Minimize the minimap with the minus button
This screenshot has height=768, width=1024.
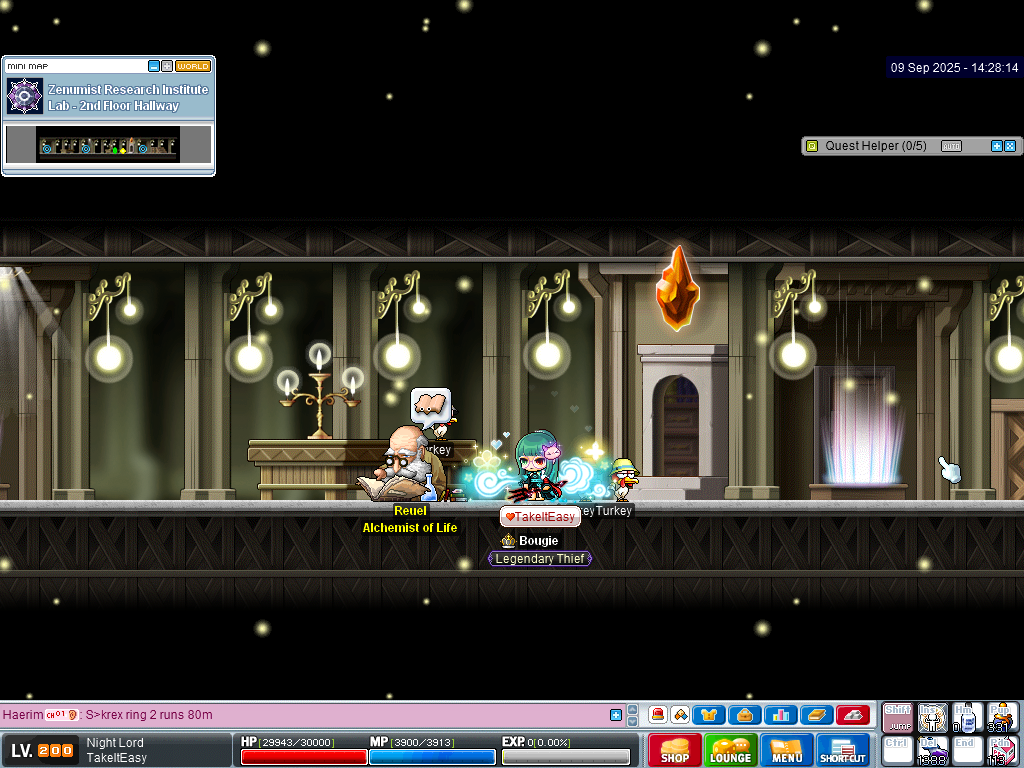tap(154, 66)
